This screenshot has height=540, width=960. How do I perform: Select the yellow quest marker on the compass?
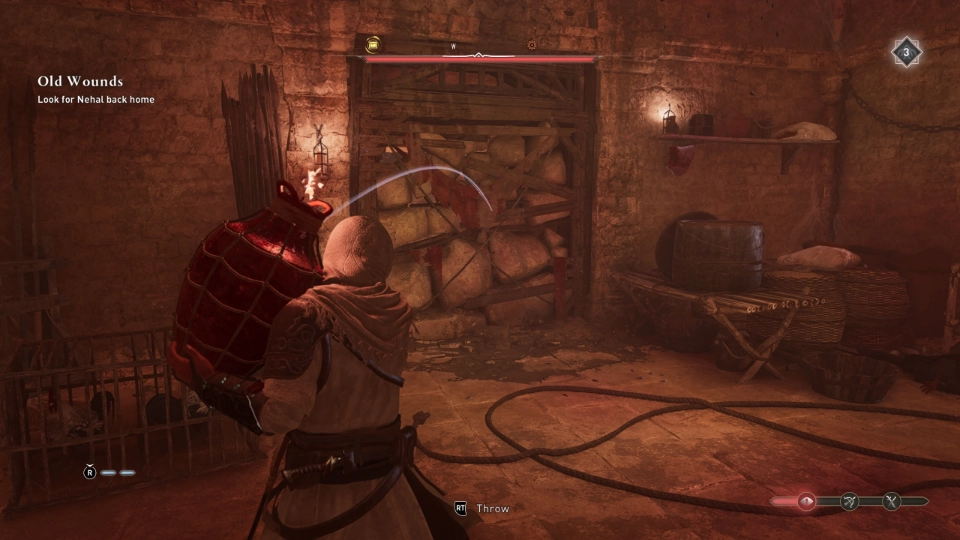coord(372,45)
